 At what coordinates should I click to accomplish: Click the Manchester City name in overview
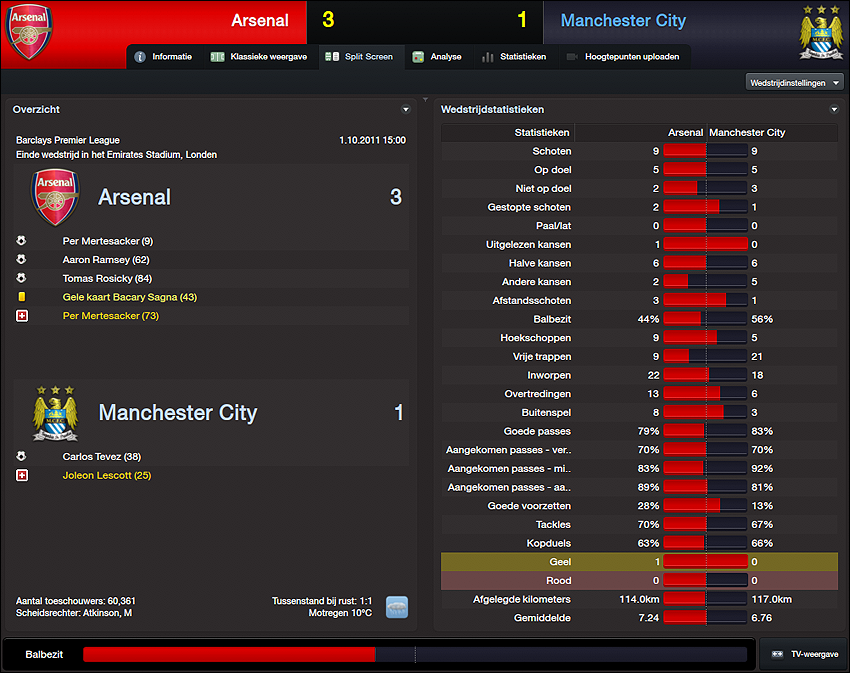[177, 412]
